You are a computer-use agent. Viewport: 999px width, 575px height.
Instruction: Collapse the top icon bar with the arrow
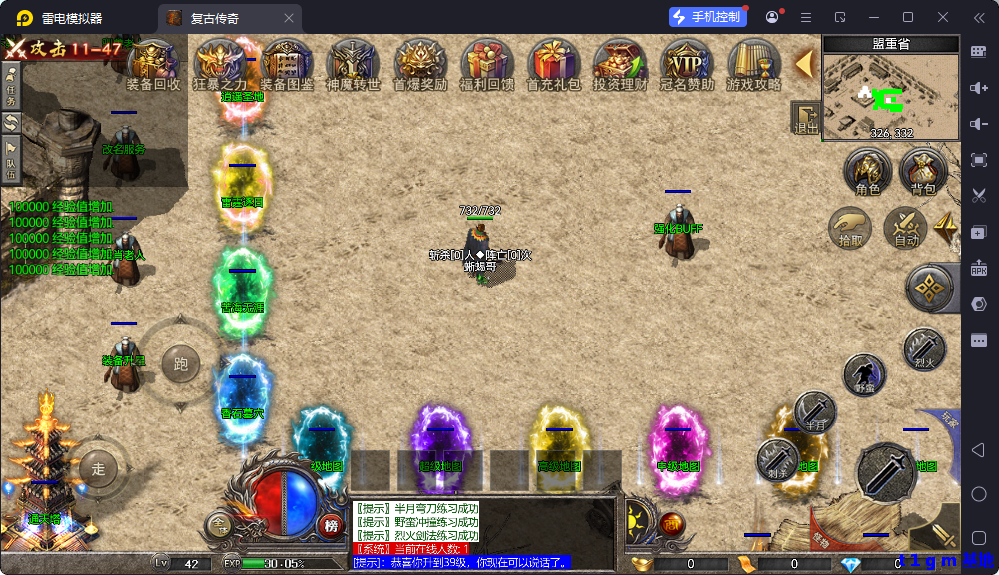804,63
